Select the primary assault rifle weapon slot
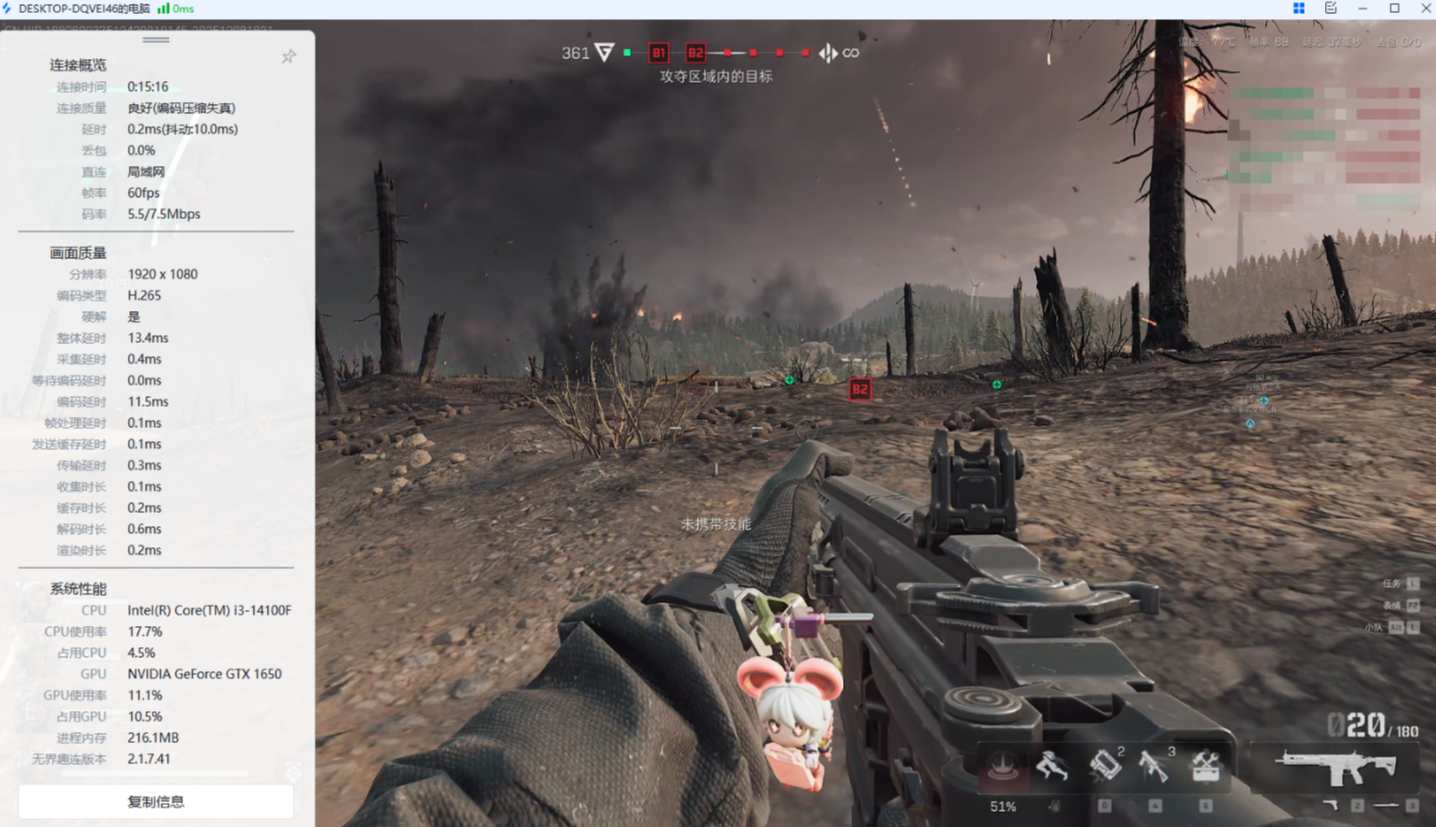 tap(1336, 767)
